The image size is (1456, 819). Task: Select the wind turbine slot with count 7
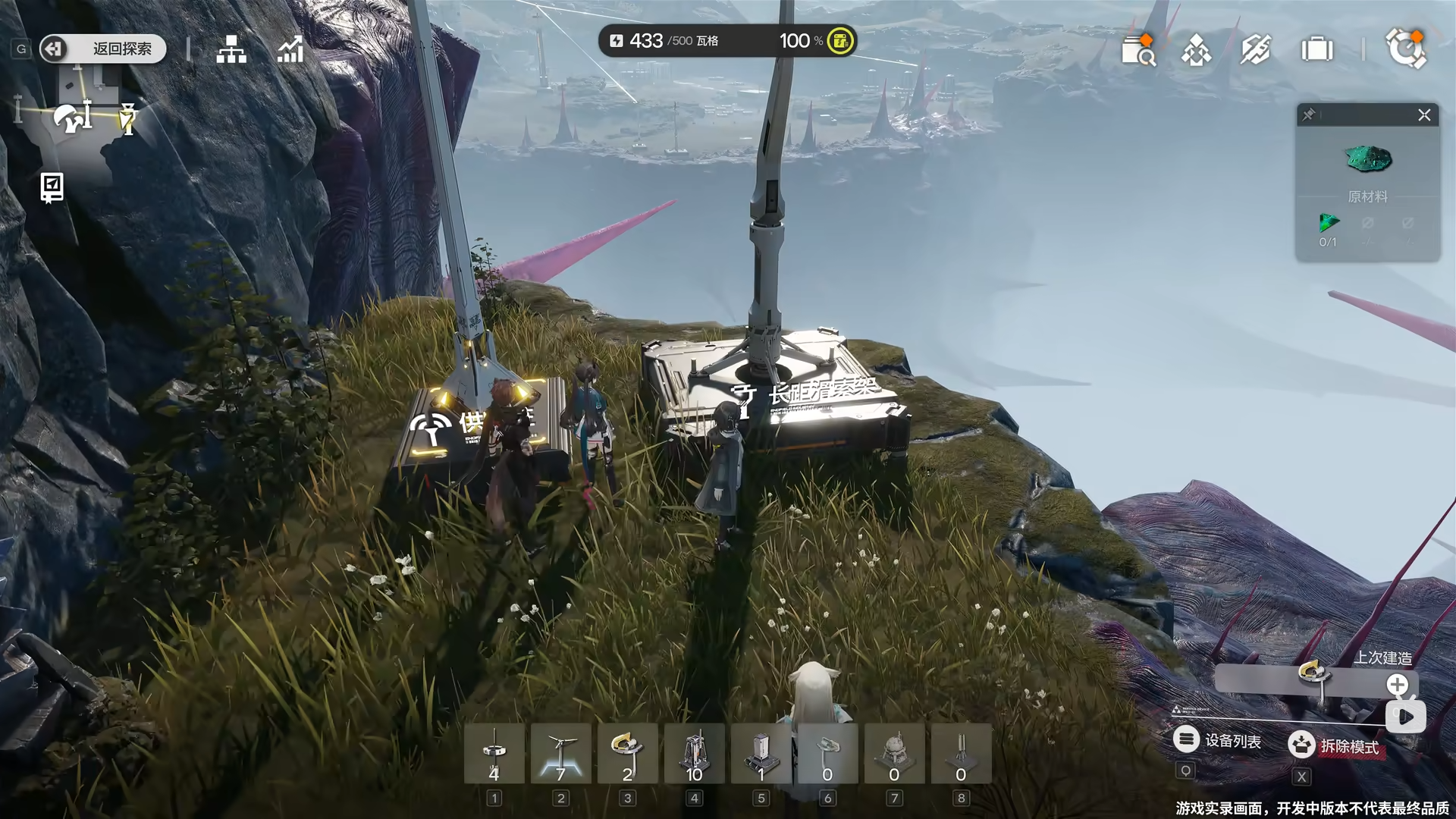(x=560, y=754)
